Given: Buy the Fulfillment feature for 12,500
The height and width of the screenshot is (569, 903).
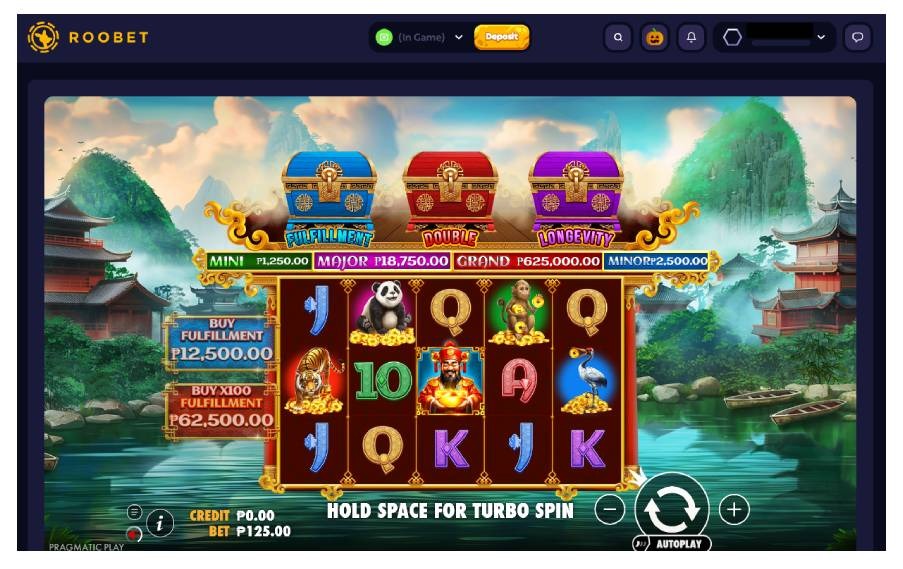Looking at the screenshot, I should 221,340.
